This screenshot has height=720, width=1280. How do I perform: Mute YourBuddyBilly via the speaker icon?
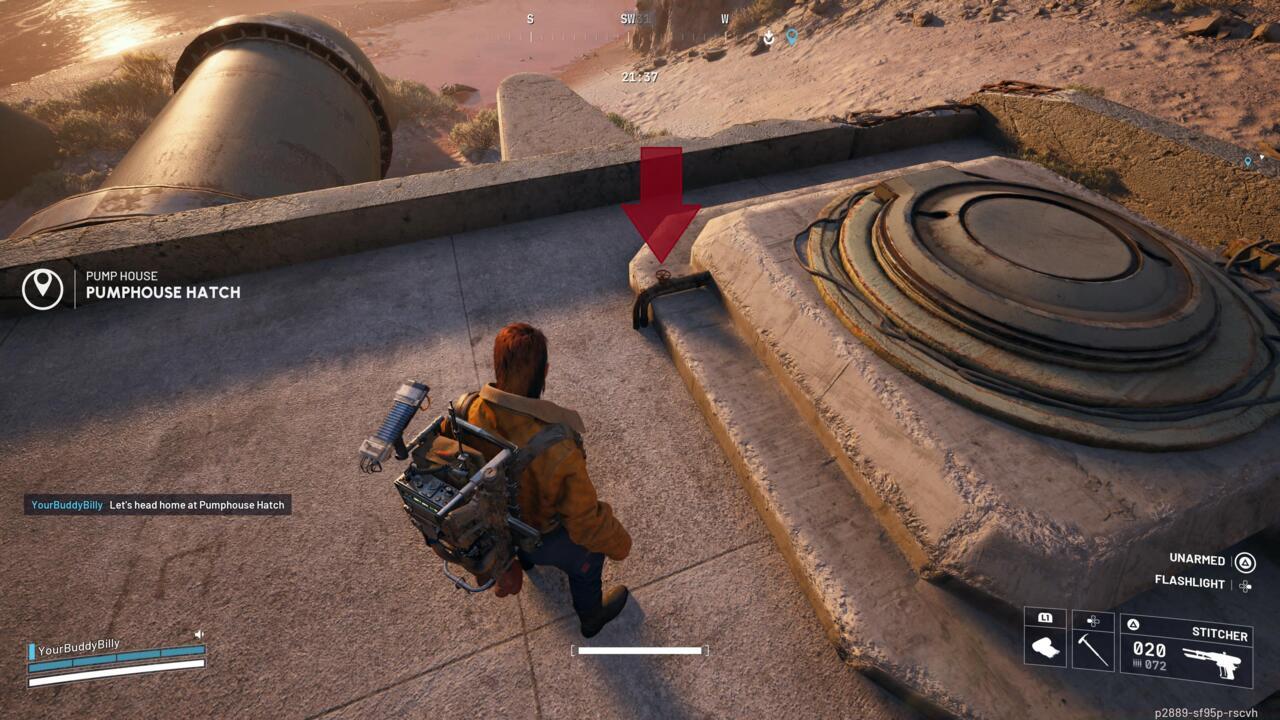(199, 633)
